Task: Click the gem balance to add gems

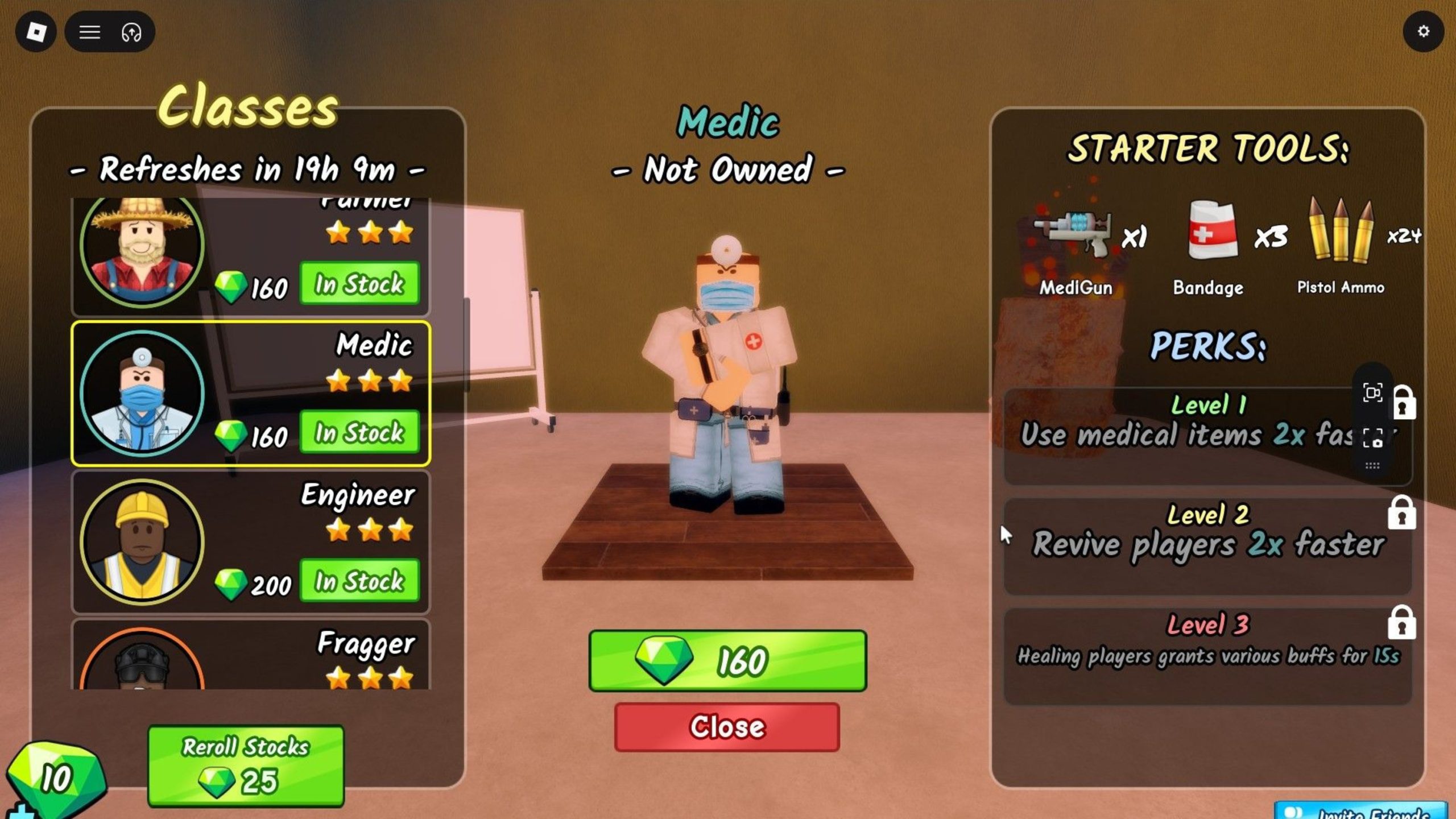Action: tap(55, 778)
